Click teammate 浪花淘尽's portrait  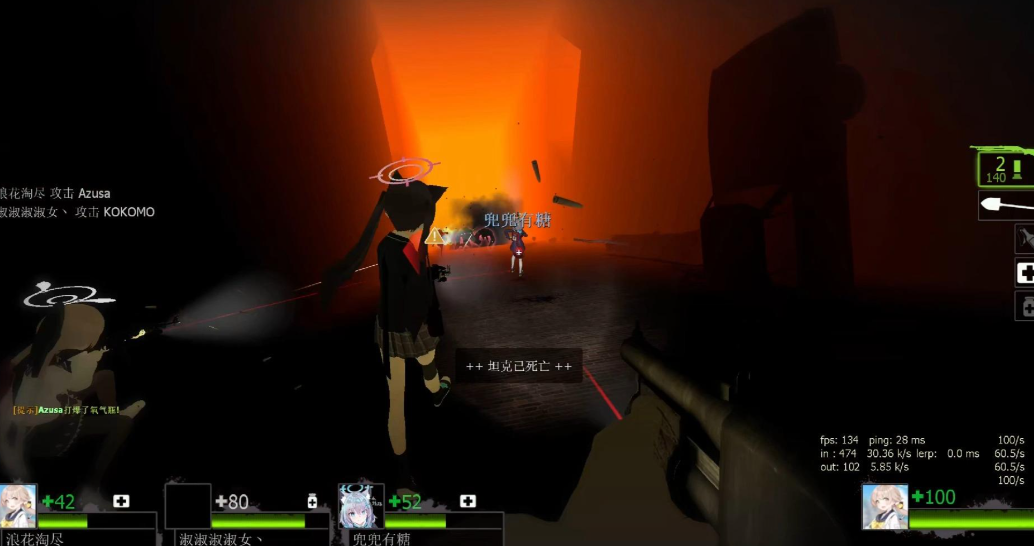tap(18, 506)
